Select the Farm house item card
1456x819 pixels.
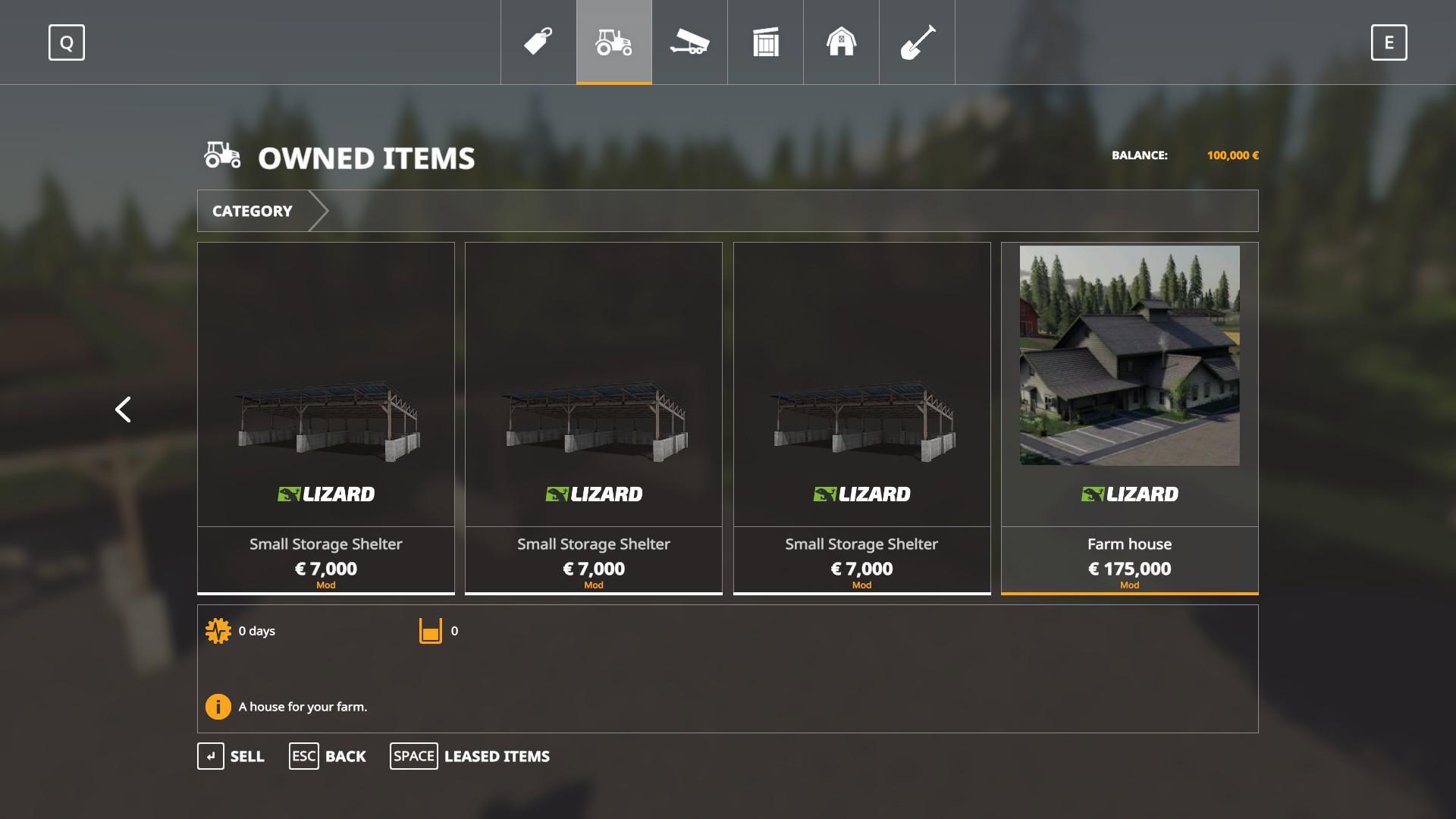(x=1129, y=417)
